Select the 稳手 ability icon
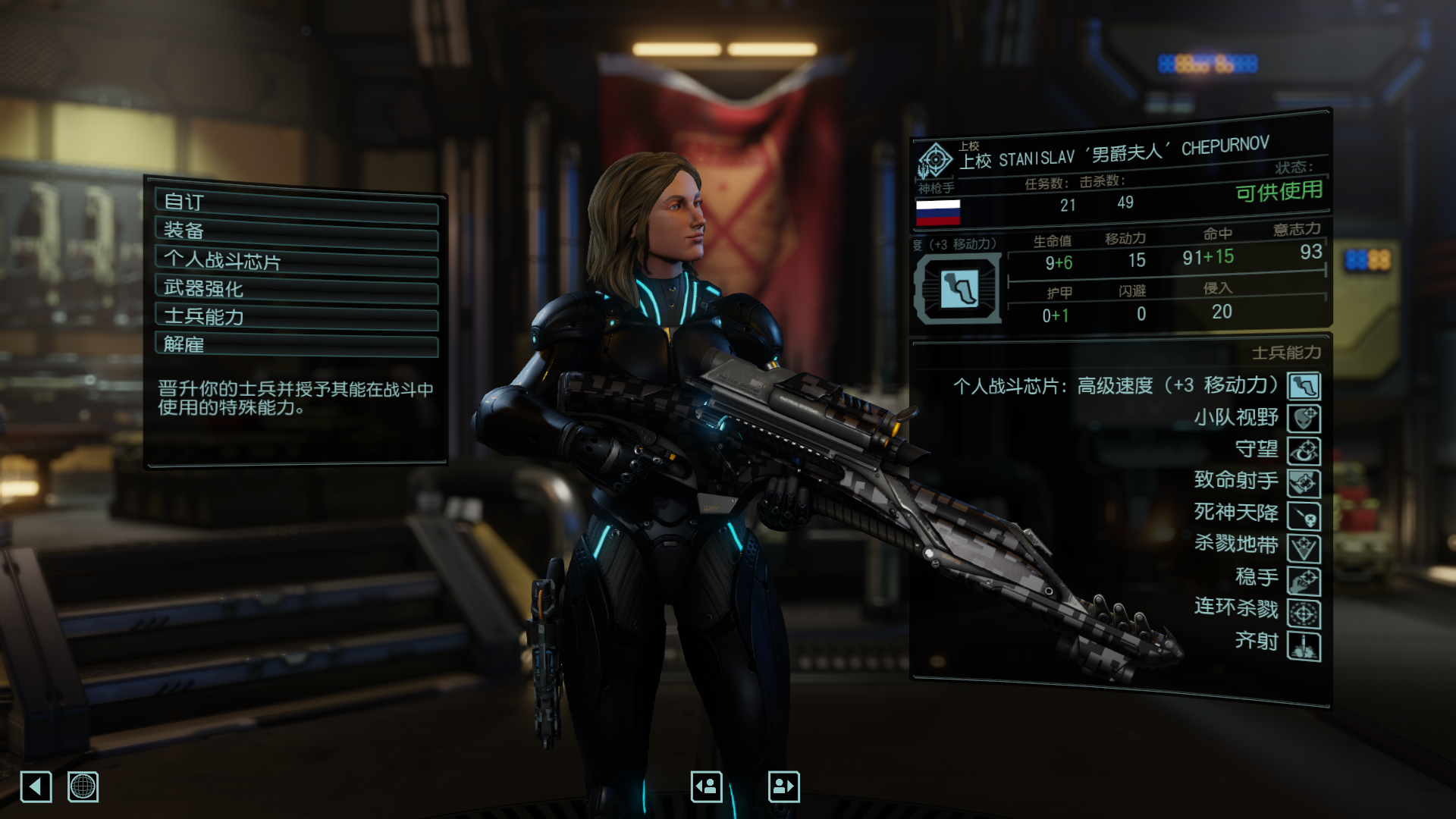Image resolution: width=1456 pixels, height=819 pixels. coord(1303,579)
